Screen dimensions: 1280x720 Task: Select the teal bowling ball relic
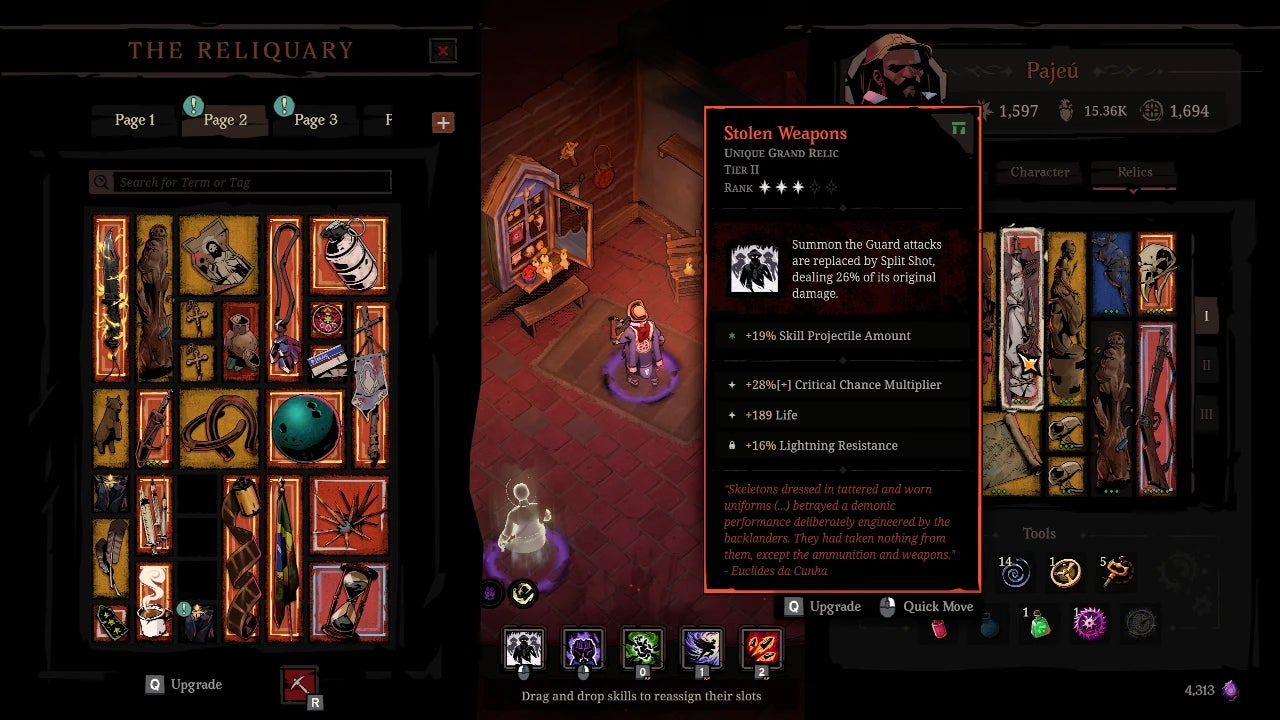coord(306,428)
